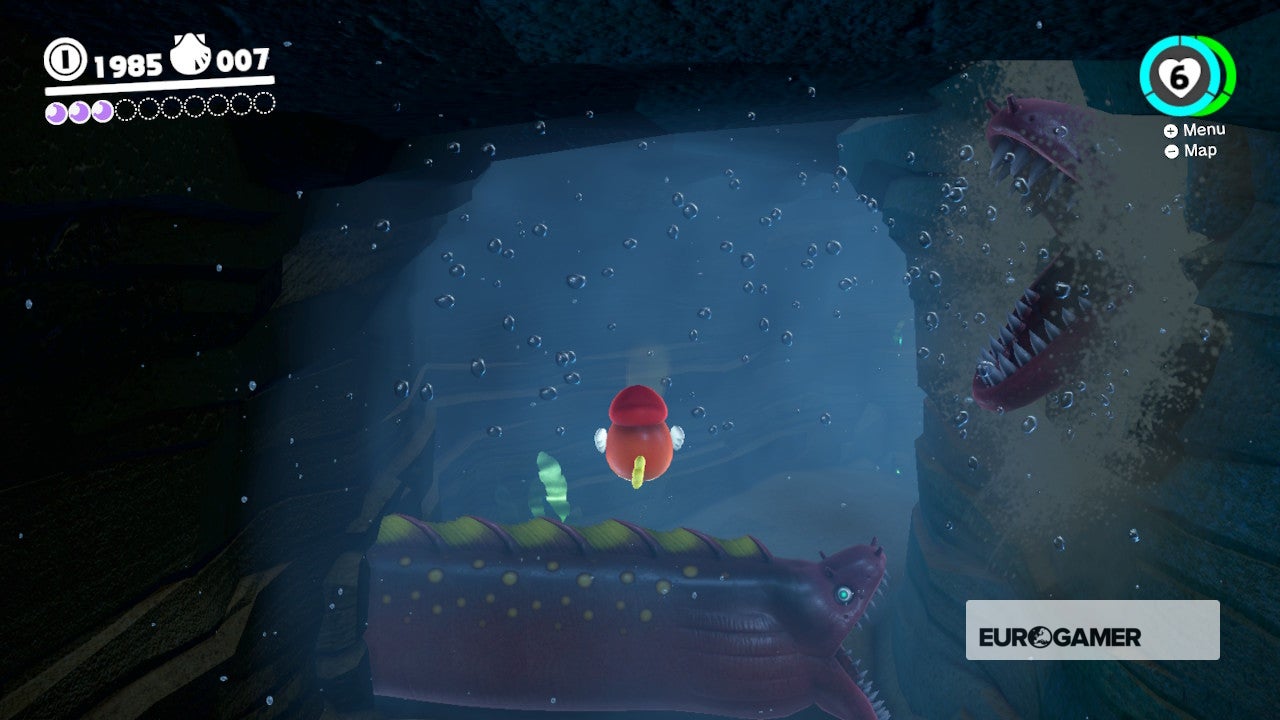The height and width of the screenshot is (720, 1280).
Task: Click the cyan oxygen ring around the health meter
Action: click(x=1146, y=75)
